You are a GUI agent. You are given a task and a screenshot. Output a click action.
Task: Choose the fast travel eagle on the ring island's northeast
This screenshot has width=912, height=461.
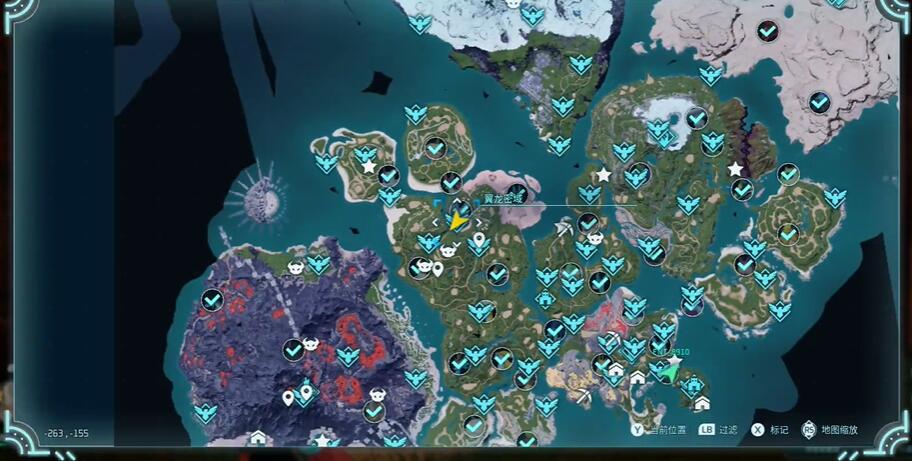click(x=834, y=197)
